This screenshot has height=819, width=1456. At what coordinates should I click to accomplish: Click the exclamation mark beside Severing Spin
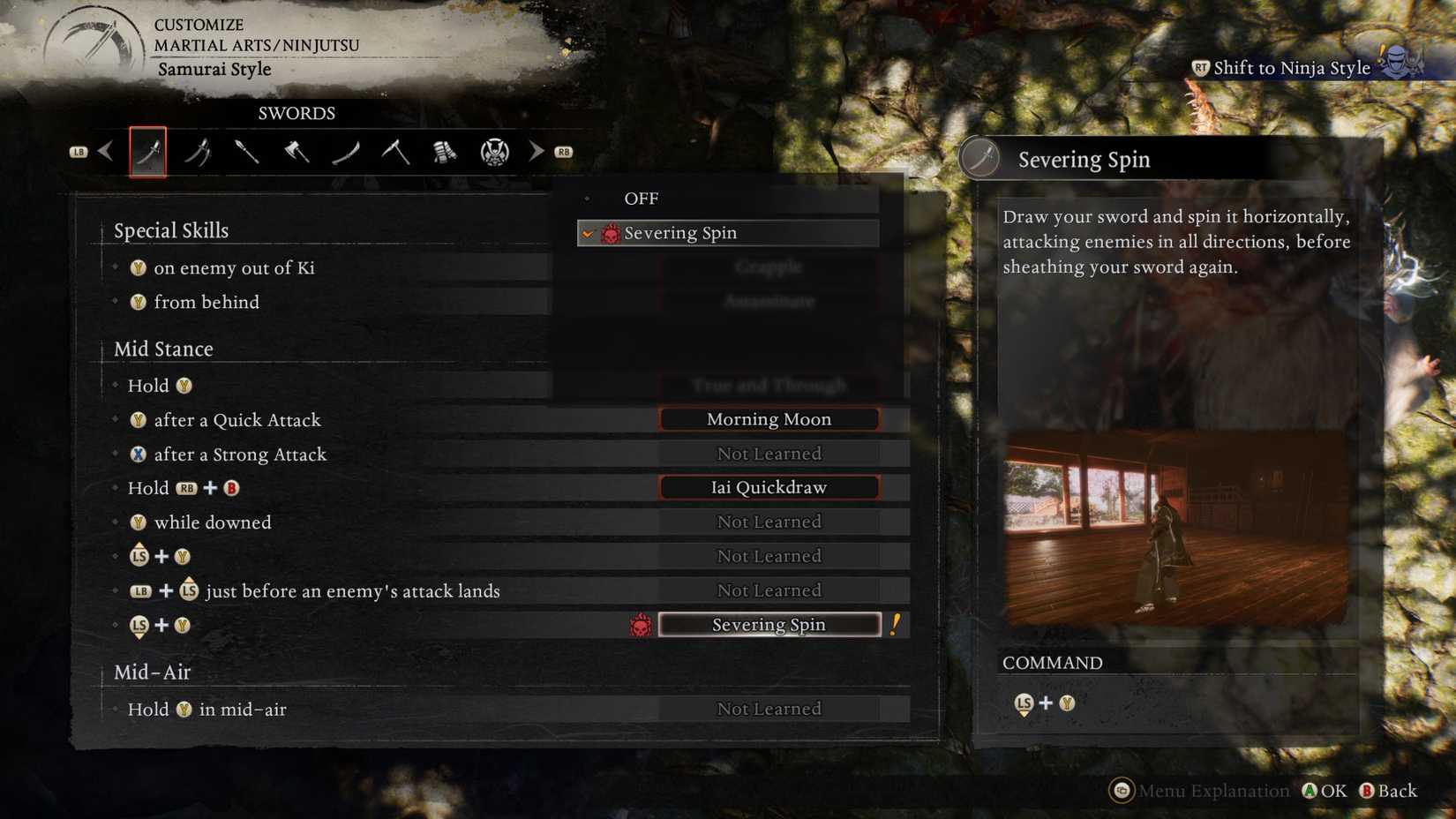[897, 624]
